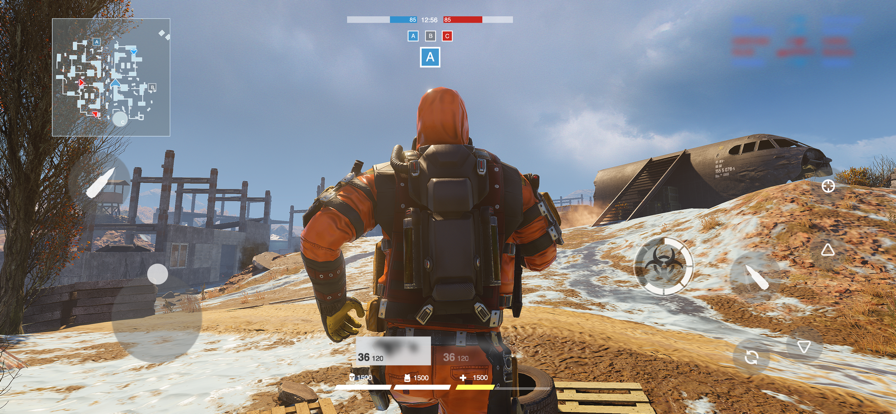Tap the virtual movement joystick knob

click(x=157, y=274)
